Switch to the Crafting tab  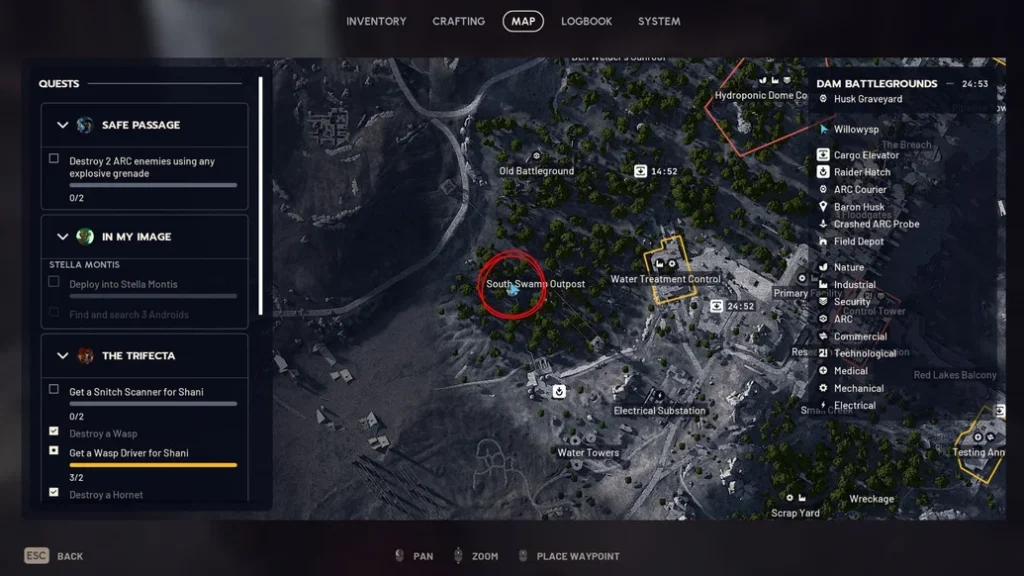458,21
